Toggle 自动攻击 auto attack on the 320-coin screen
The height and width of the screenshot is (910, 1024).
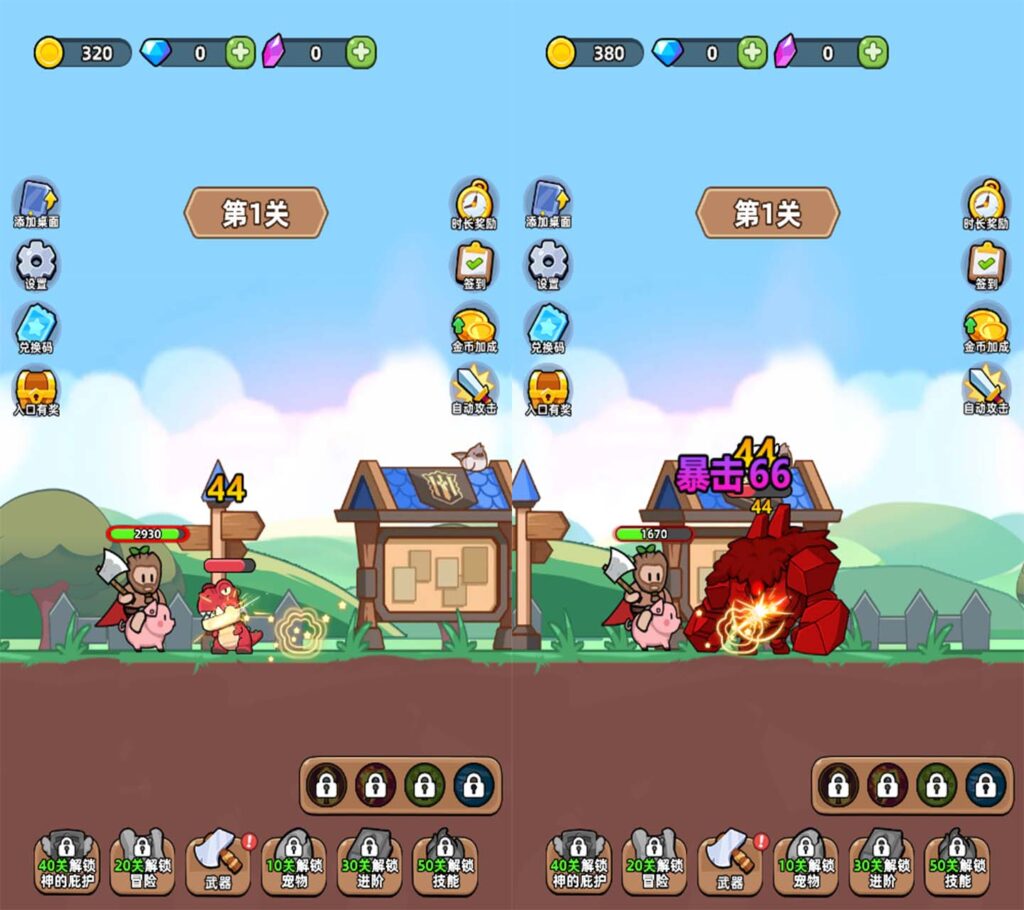click(x=474, y=388)
